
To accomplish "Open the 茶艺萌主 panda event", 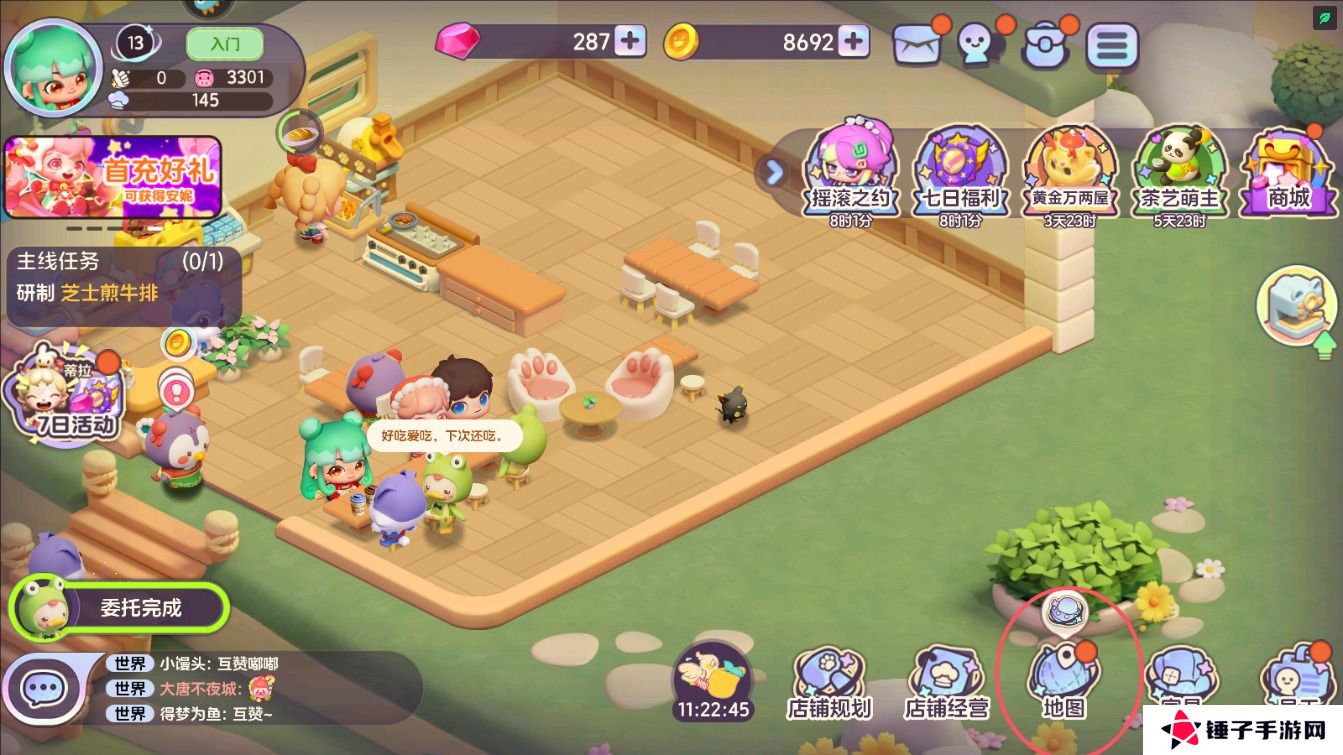I will [1179, 170].
